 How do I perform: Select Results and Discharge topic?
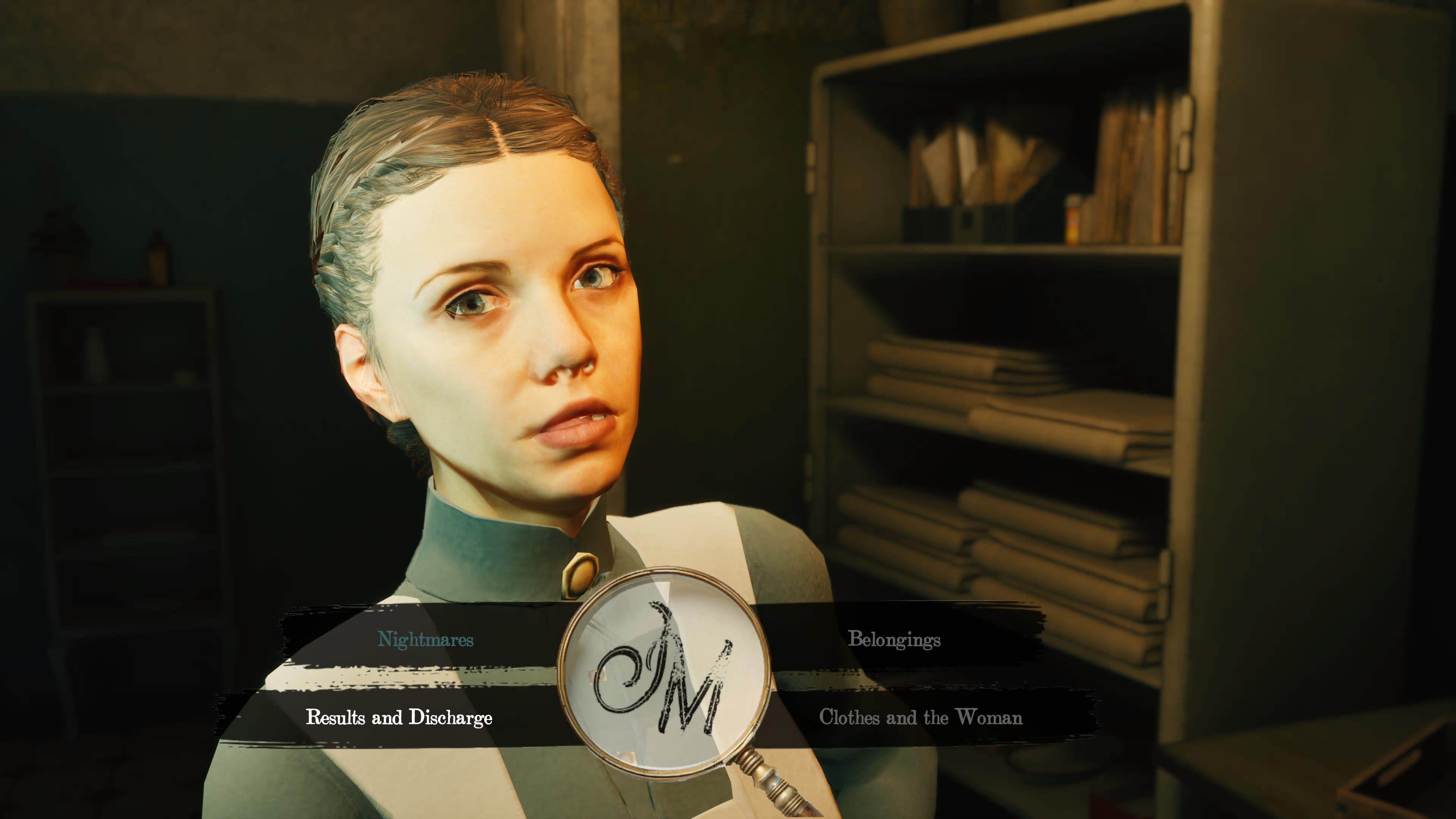(399, 717)
